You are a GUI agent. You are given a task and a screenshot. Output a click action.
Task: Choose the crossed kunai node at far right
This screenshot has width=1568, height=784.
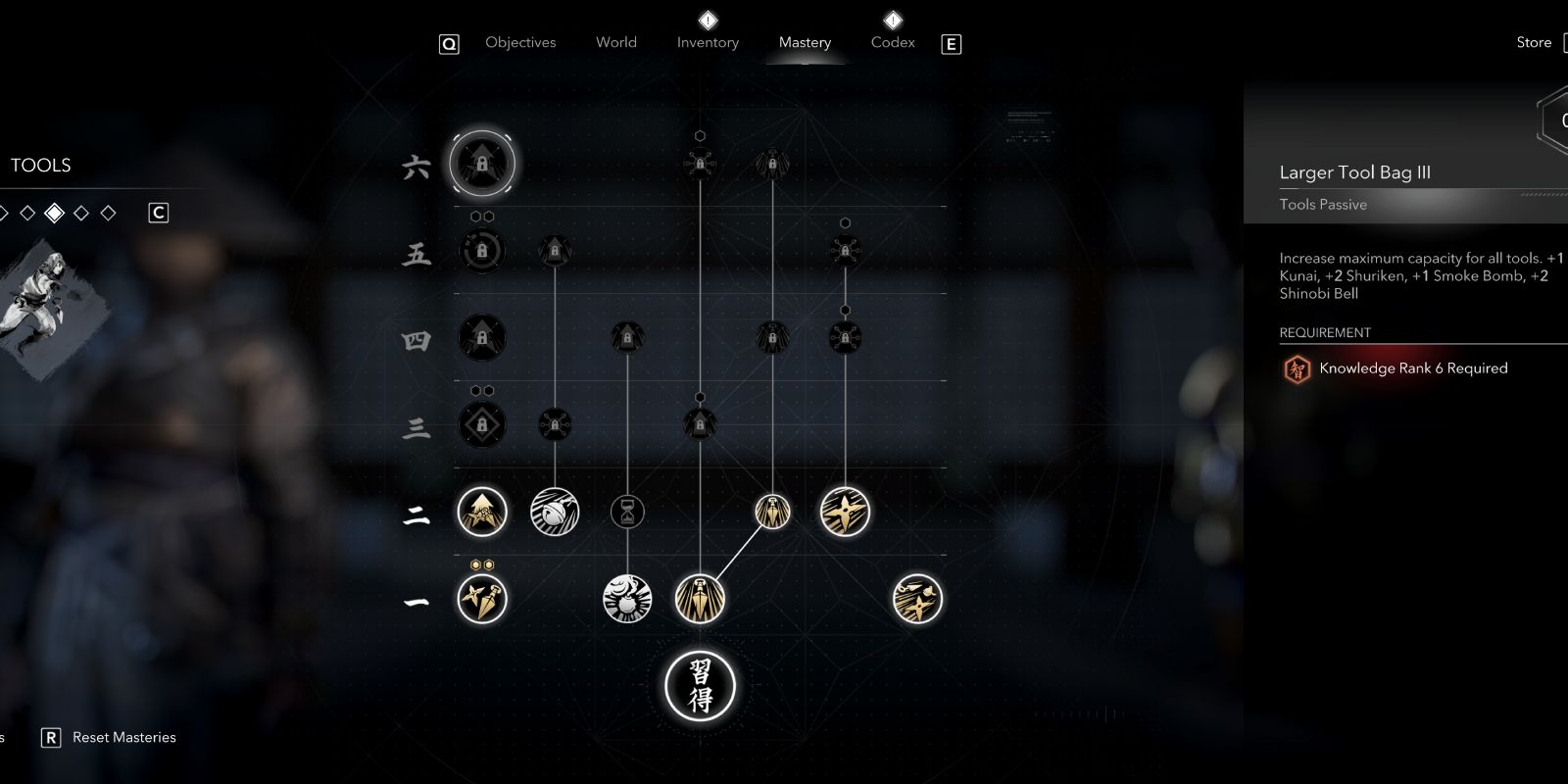coord(917,599)
